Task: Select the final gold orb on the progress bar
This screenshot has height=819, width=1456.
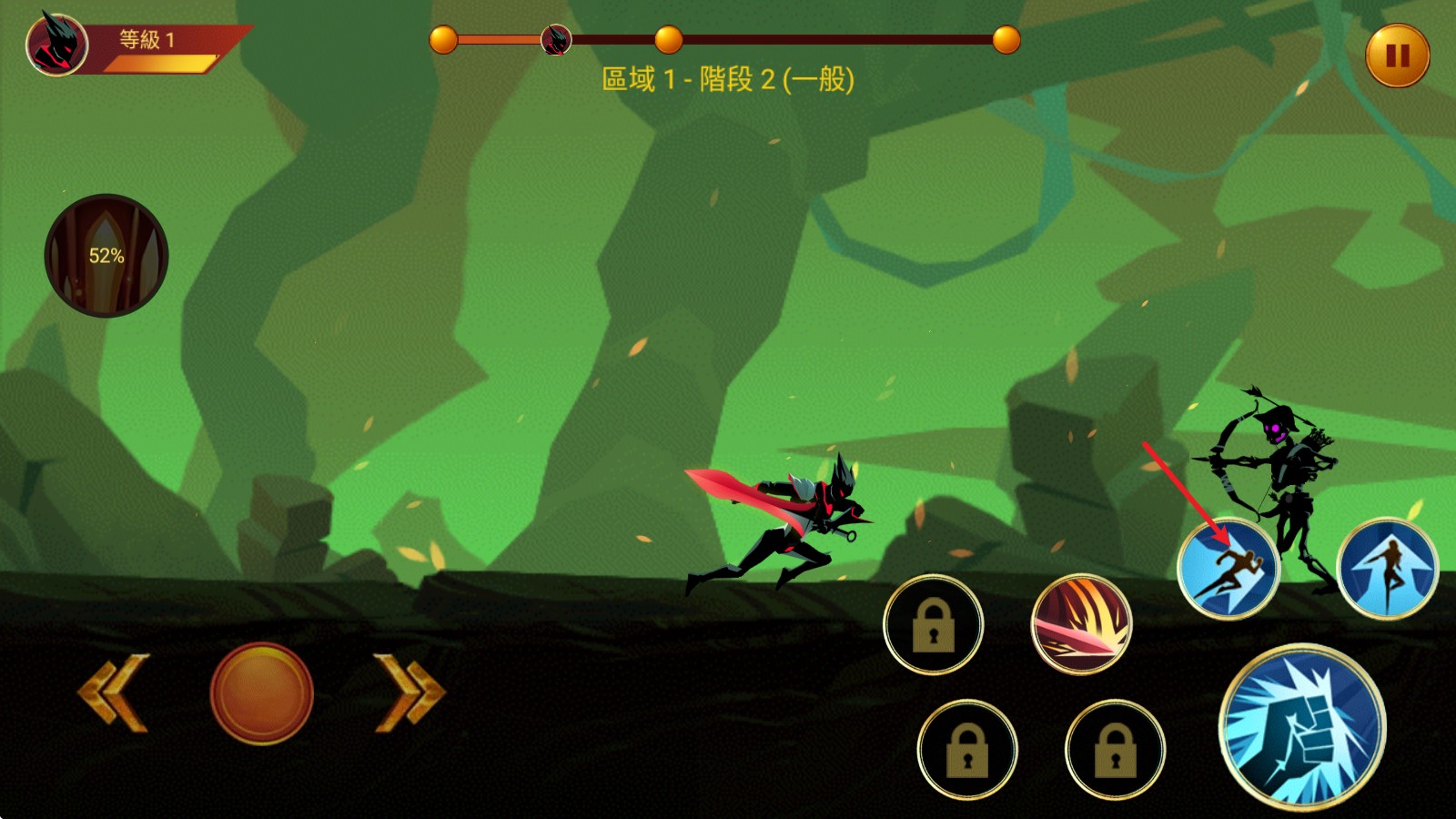Action: pos(1005,39)
